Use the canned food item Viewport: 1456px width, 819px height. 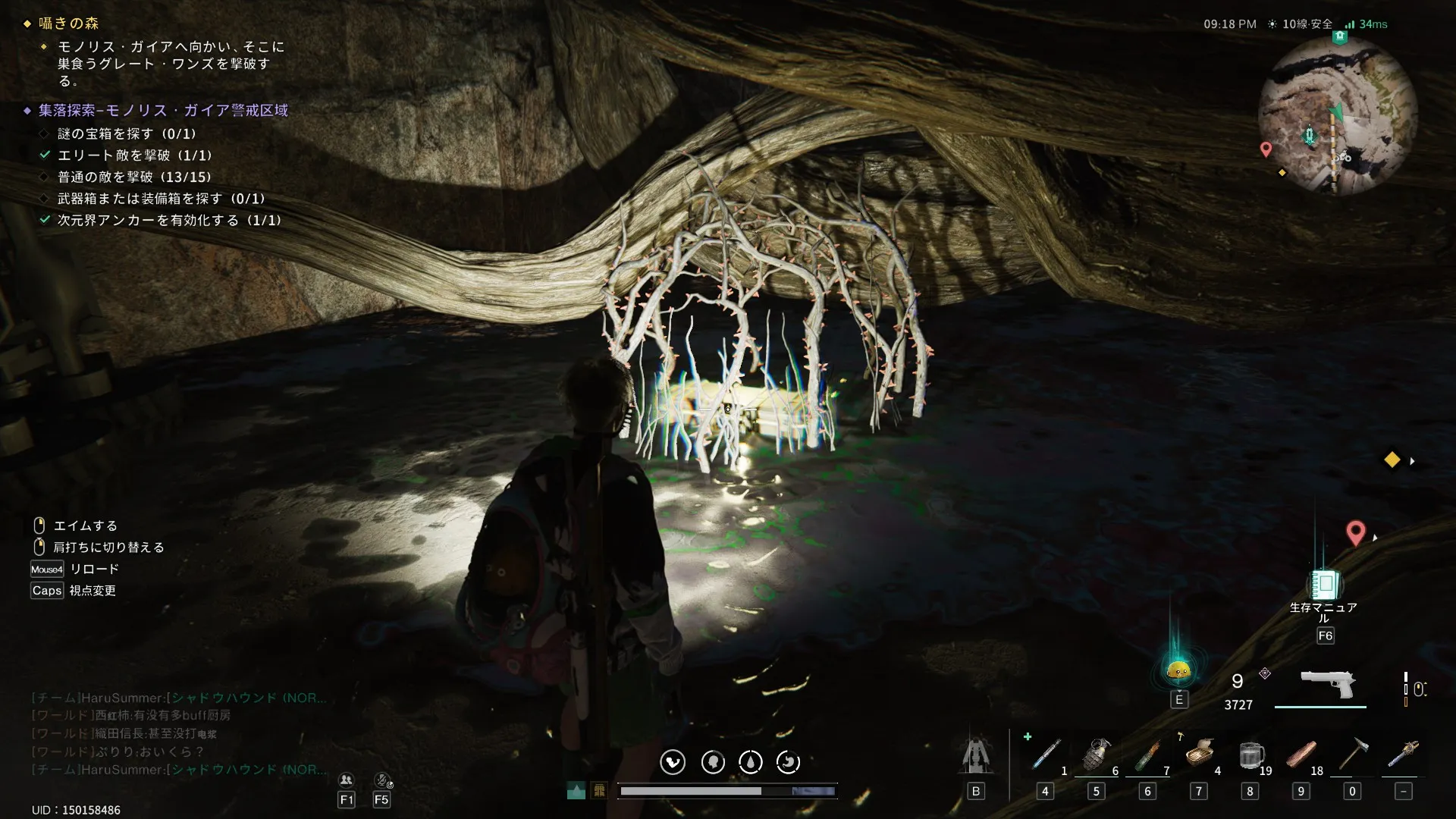[x=1199, y=754]
